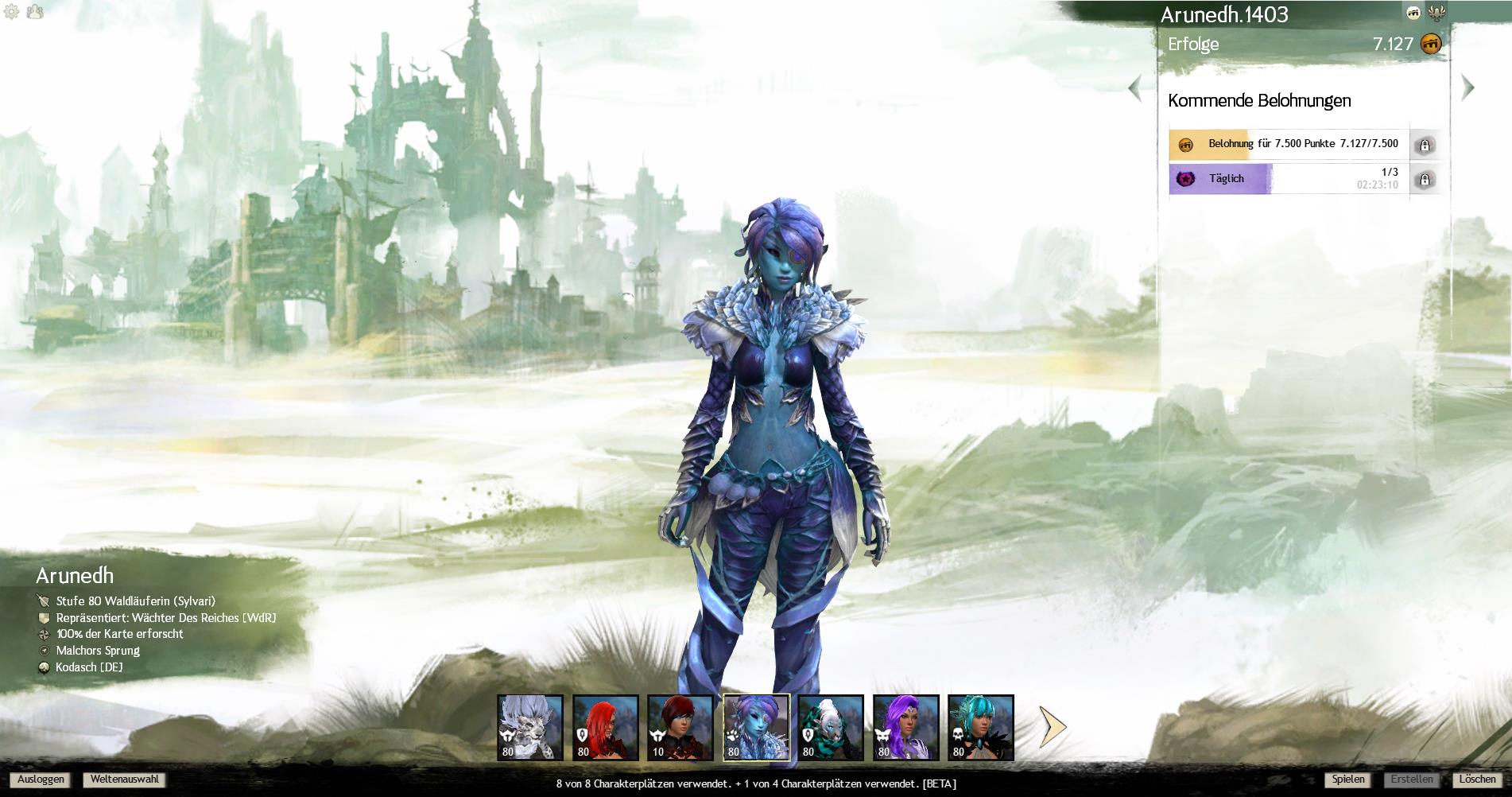The image size is (1512, 797).
Task: Click the lock icon beside Täglich
Action: [x=1424, y=180]
